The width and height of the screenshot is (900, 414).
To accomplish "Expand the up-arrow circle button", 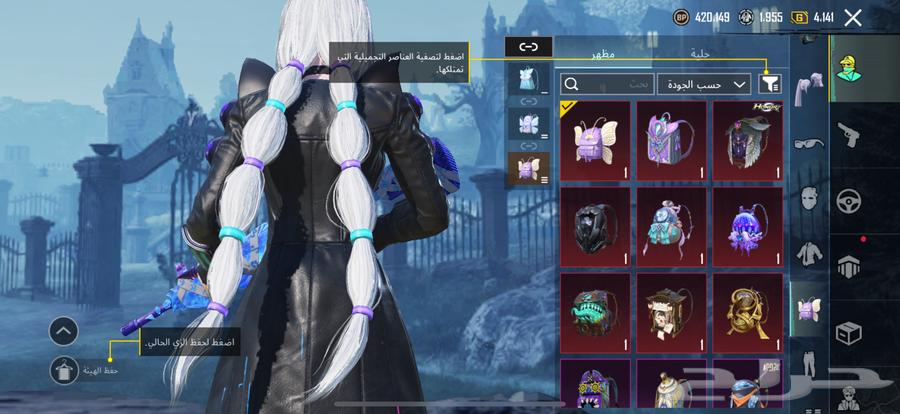I will coord(63,330).
